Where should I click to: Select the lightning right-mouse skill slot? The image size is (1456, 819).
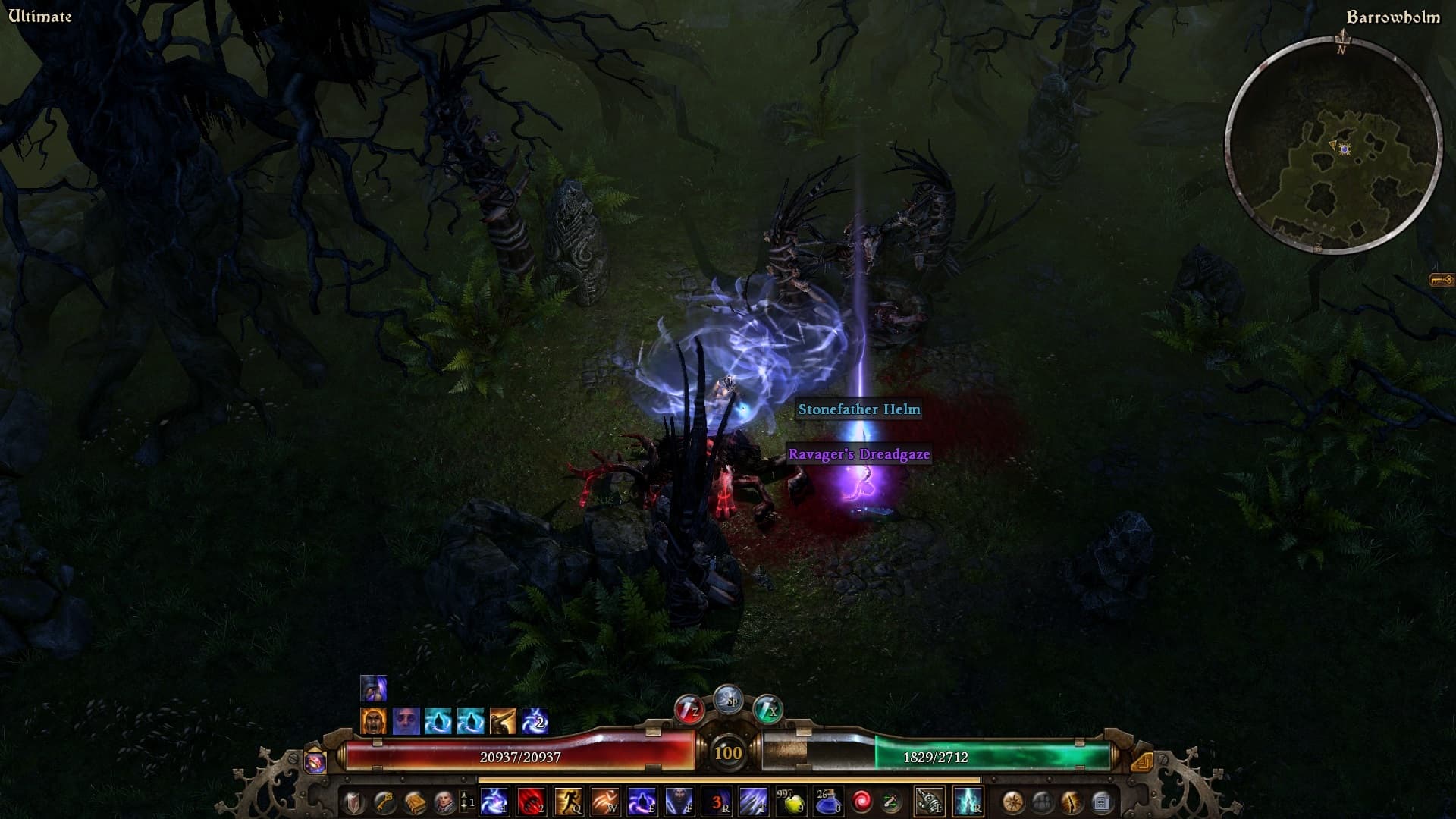[x=968, y=801]
